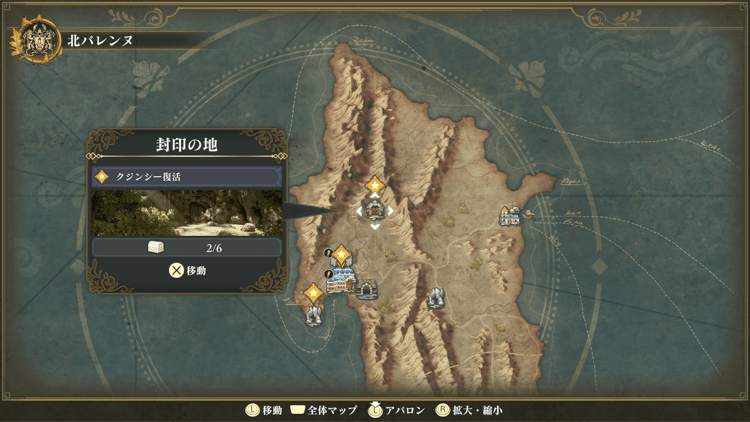Select the standing-stones marker in central valley
Screen dimensions: 750x422
[436, 298]
